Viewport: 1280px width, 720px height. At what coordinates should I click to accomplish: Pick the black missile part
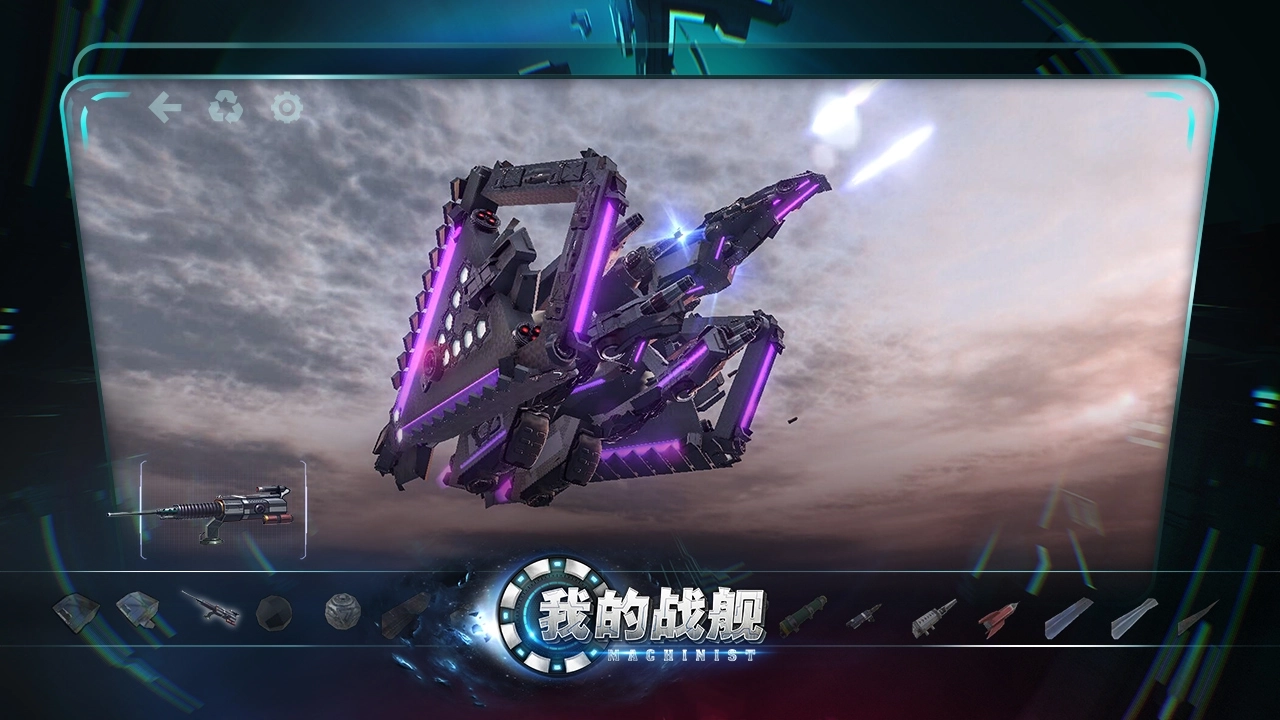tap(863, 617)
